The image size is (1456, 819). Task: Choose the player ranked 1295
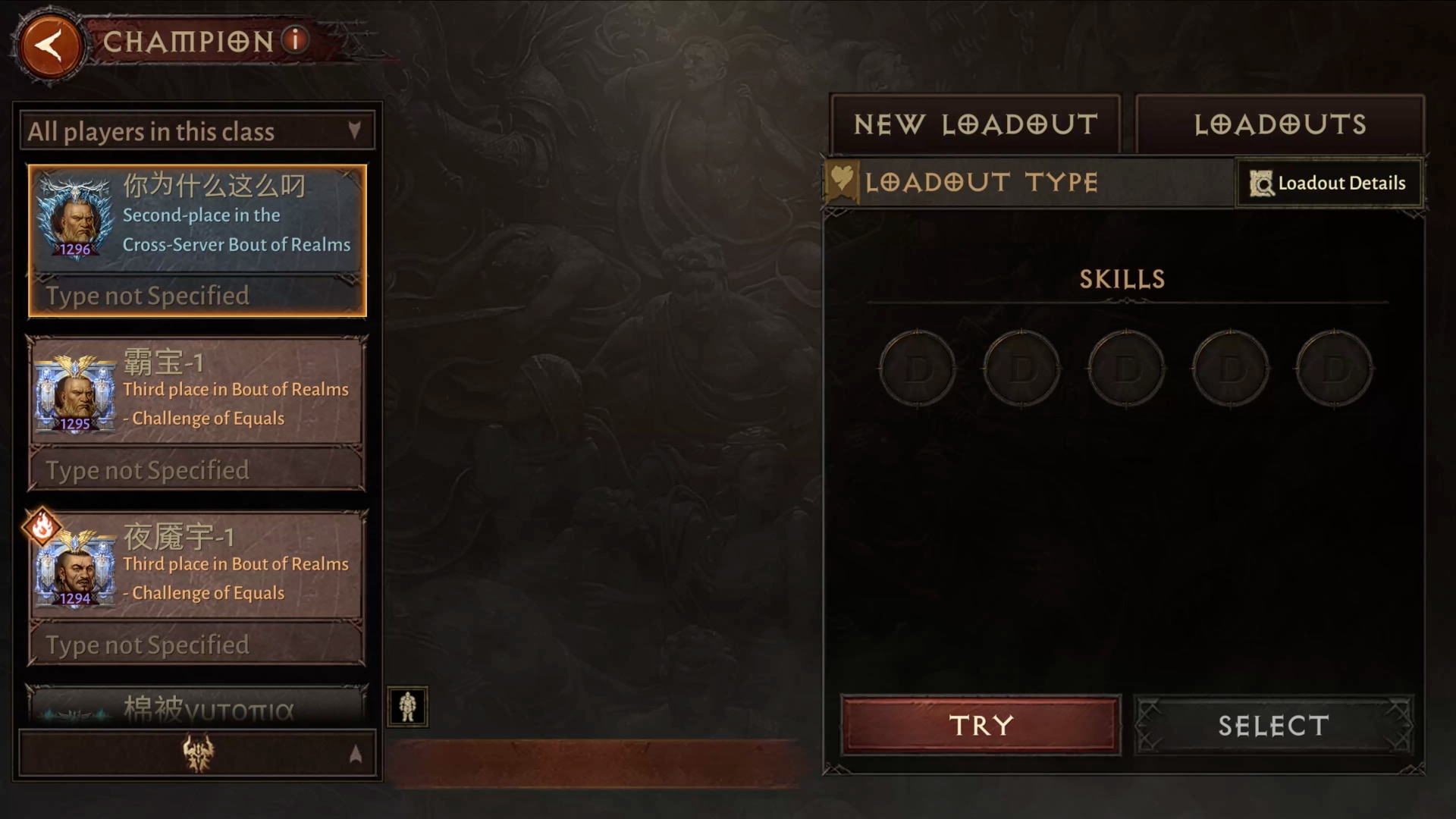[x=197, y=414]
